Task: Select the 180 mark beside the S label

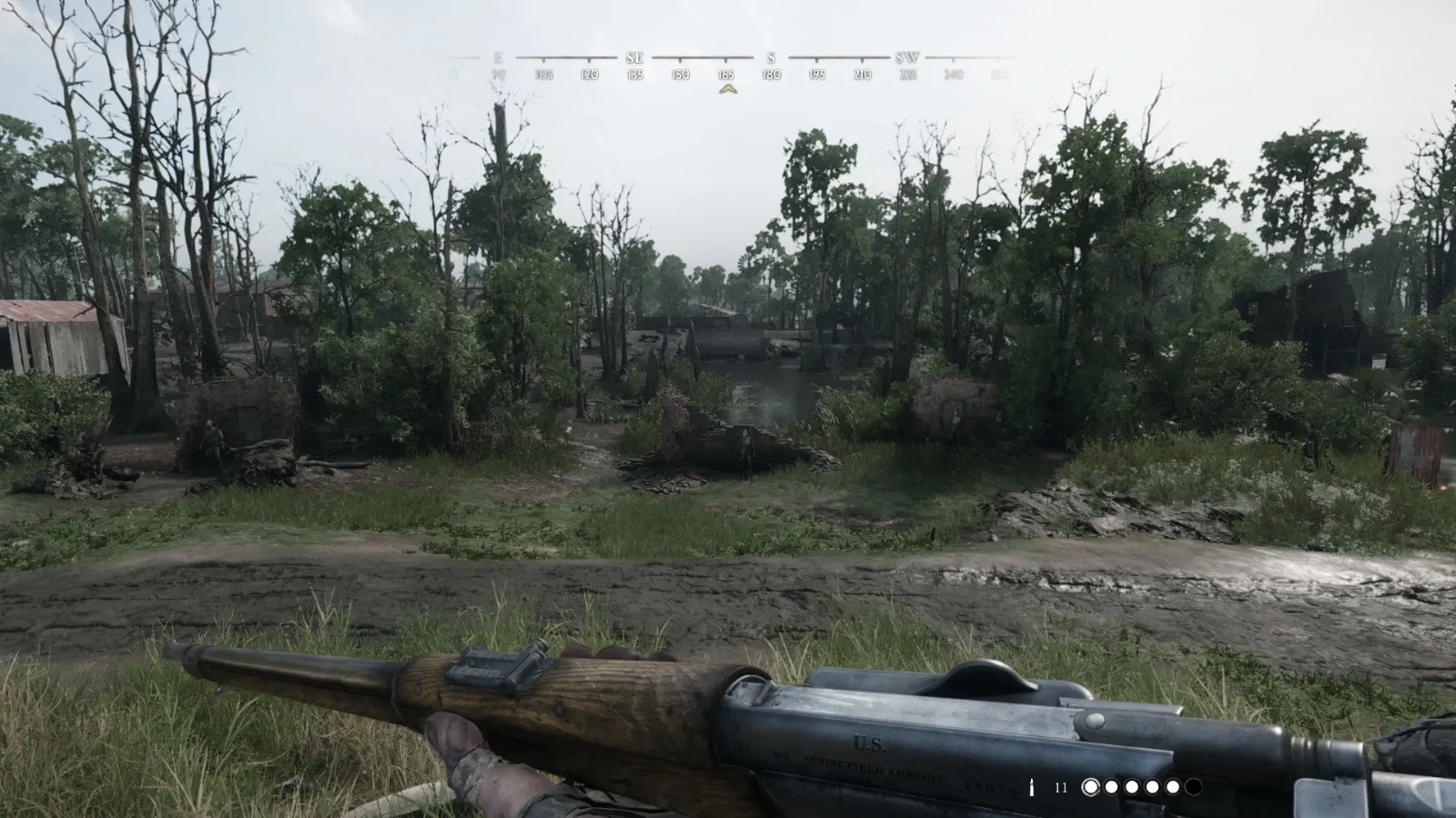Action: point(772,76)
